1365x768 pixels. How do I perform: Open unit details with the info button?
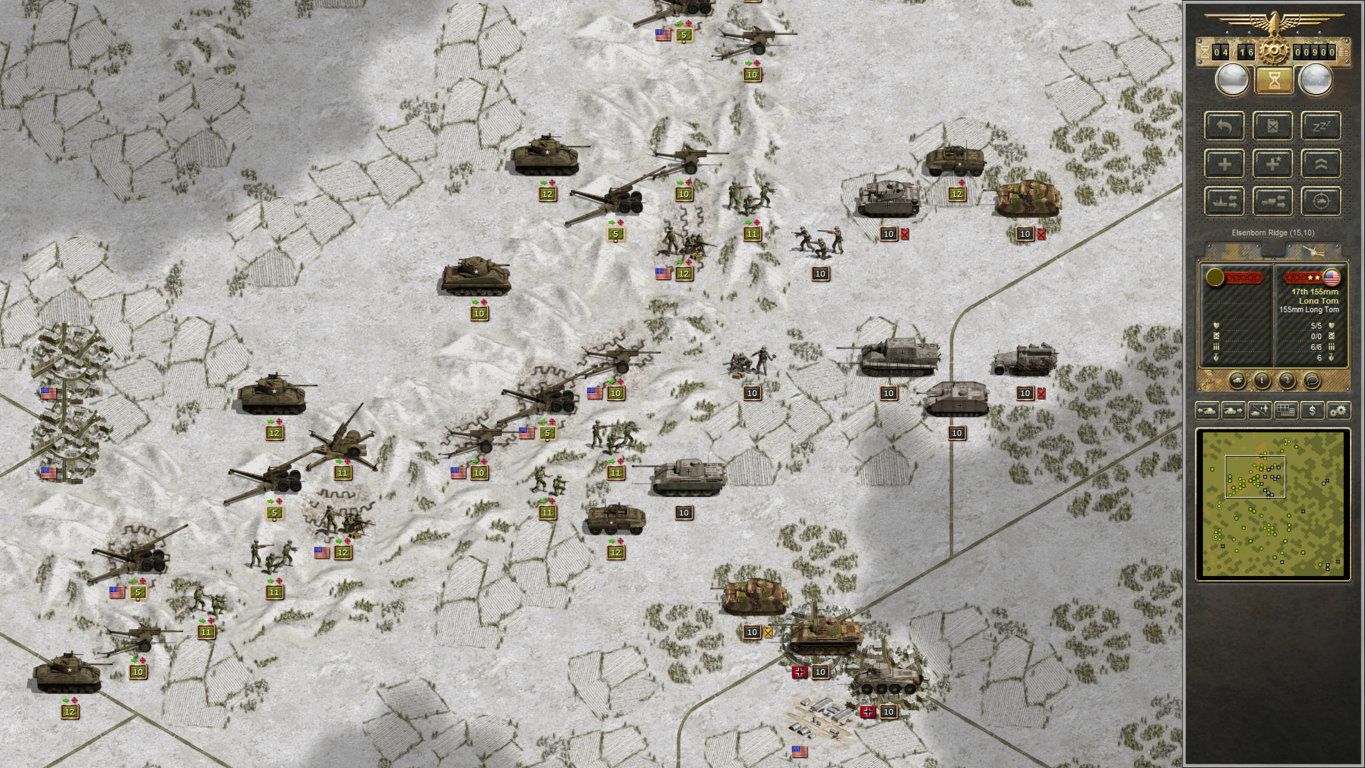1262,380
